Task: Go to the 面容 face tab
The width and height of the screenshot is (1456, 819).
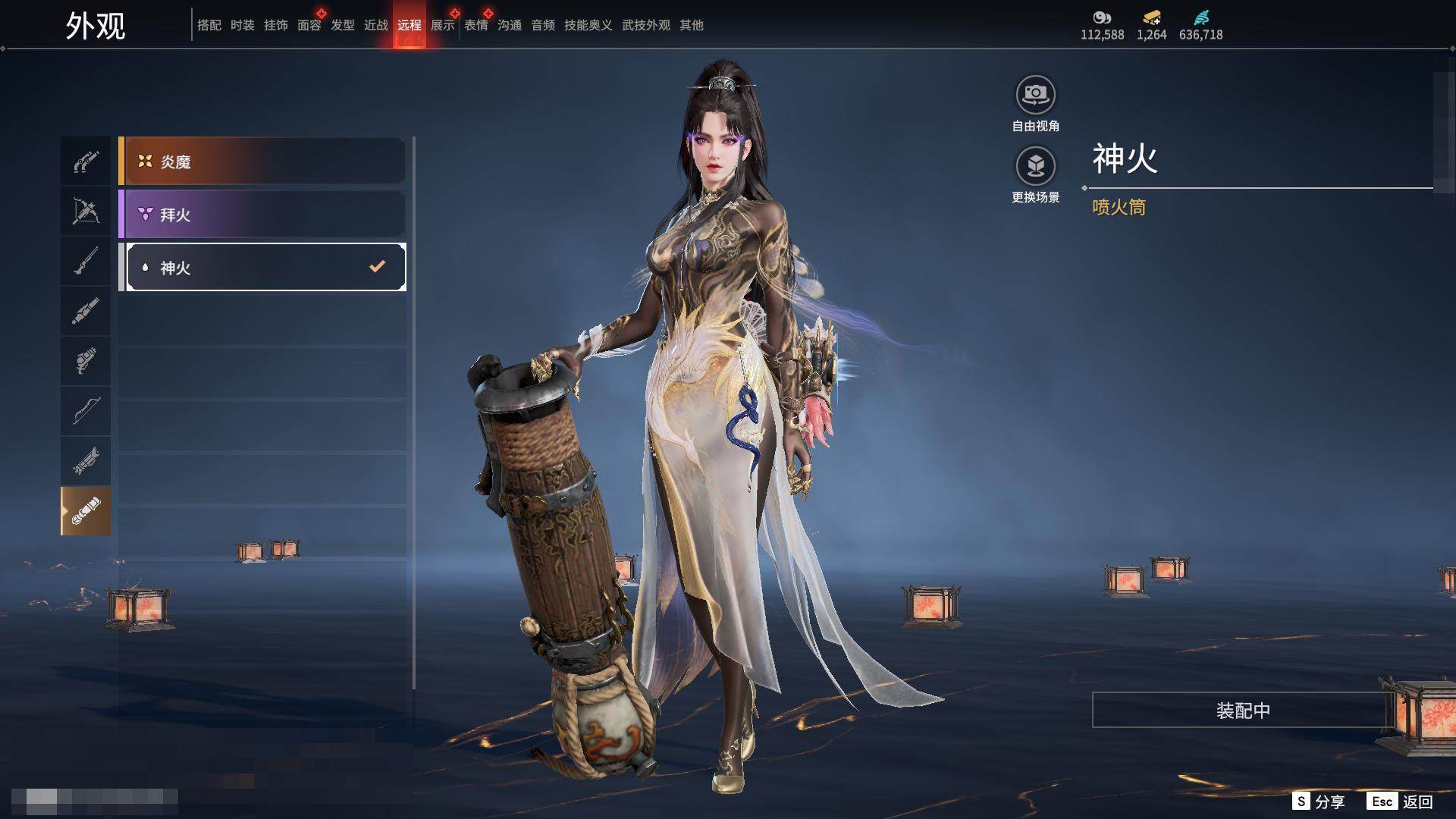Action: click(x=309, y=25)
